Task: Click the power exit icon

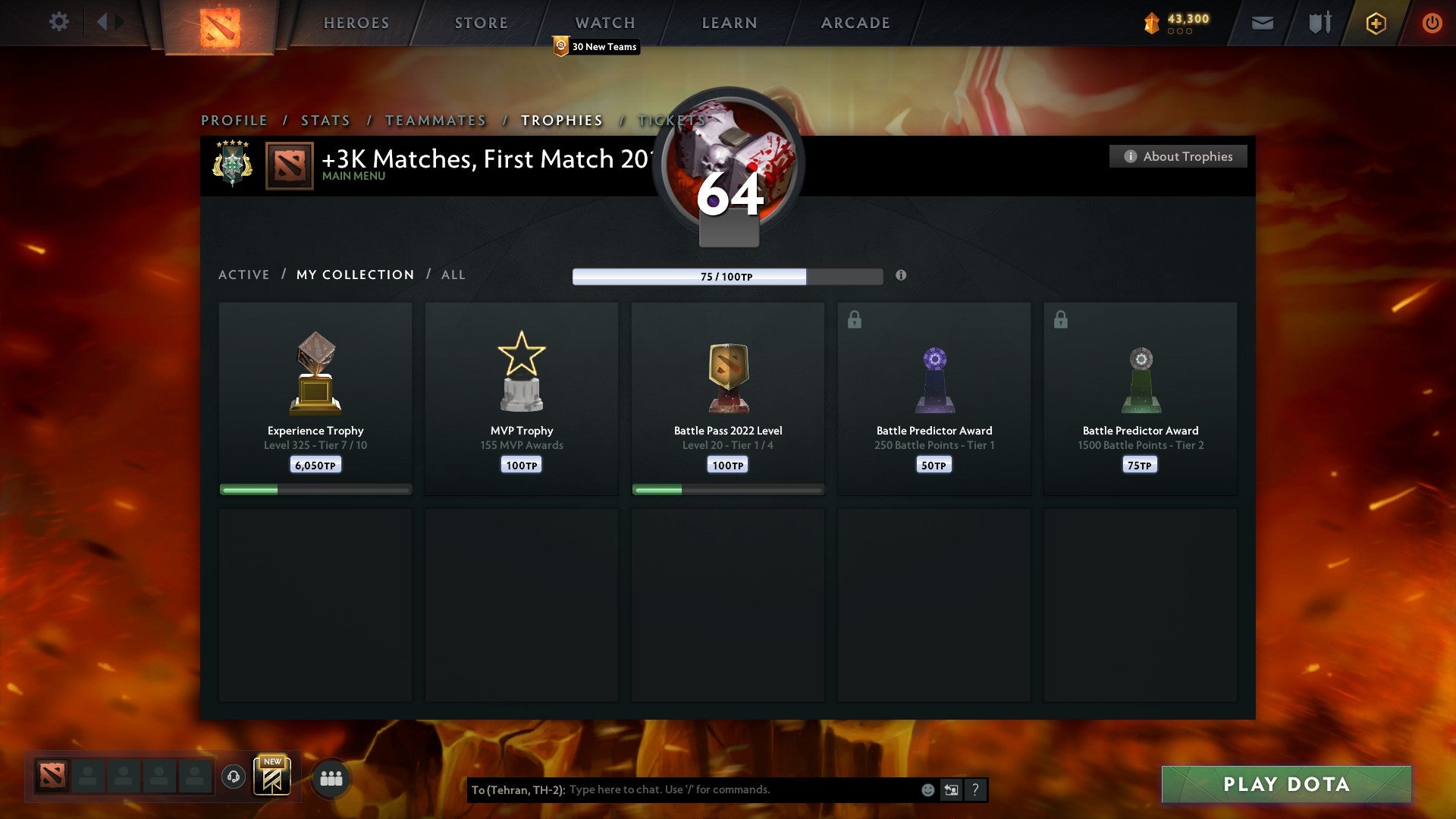Action: pos(1432,23)
